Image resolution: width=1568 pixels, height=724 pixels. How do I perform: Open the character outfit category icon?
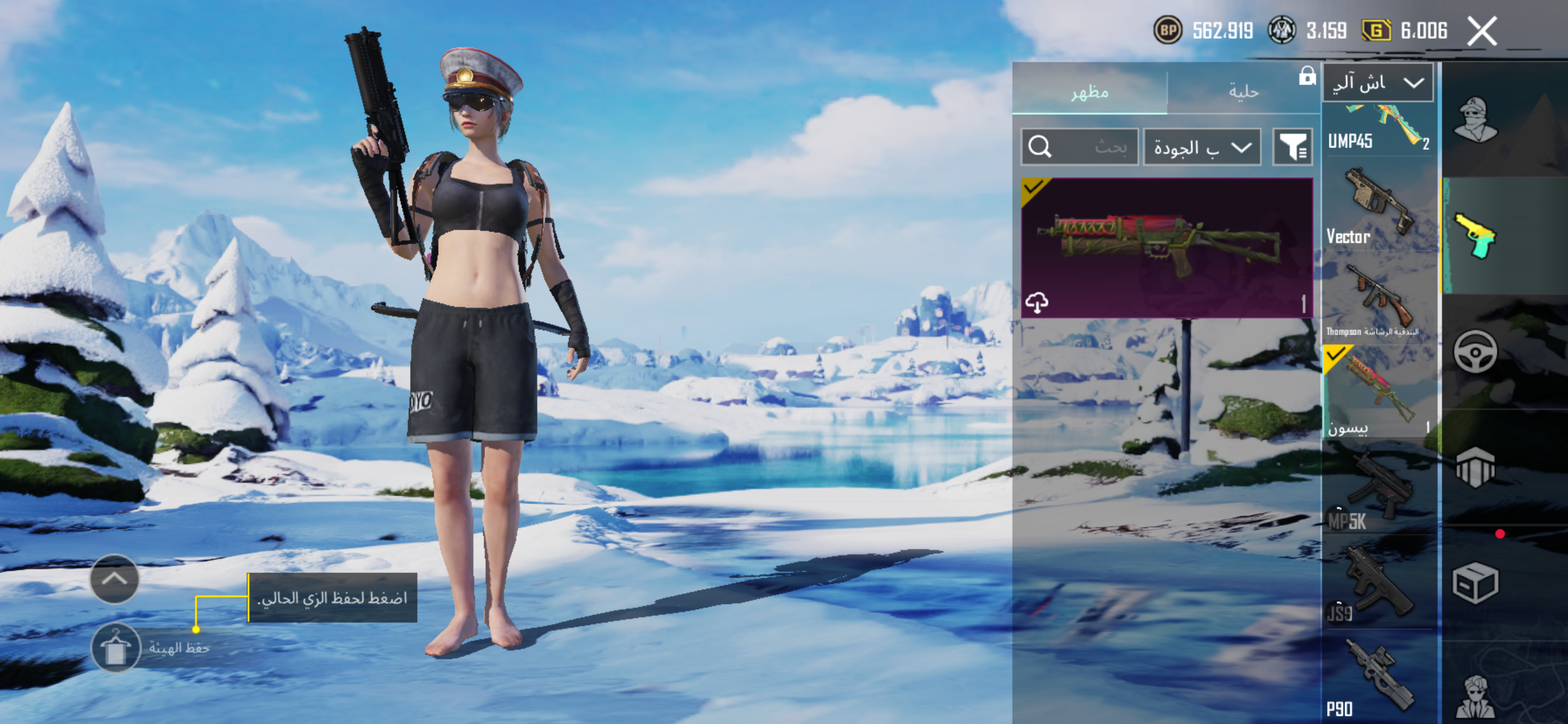pos(1475,120)
